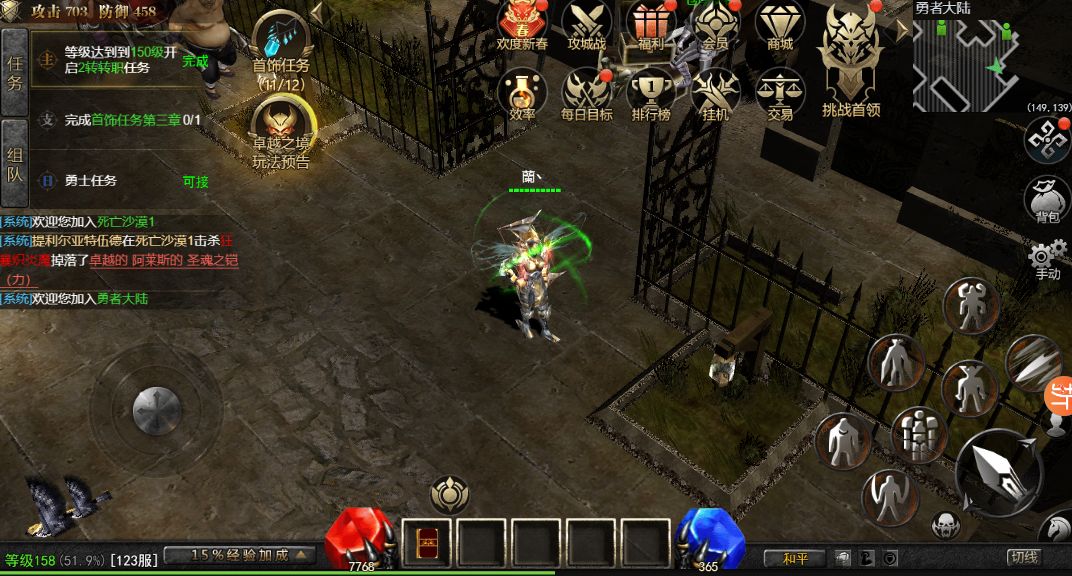Open the 交易 trade scales icon
The height and width of the screenshot is (576, 1072).
(x=780, y=92)
